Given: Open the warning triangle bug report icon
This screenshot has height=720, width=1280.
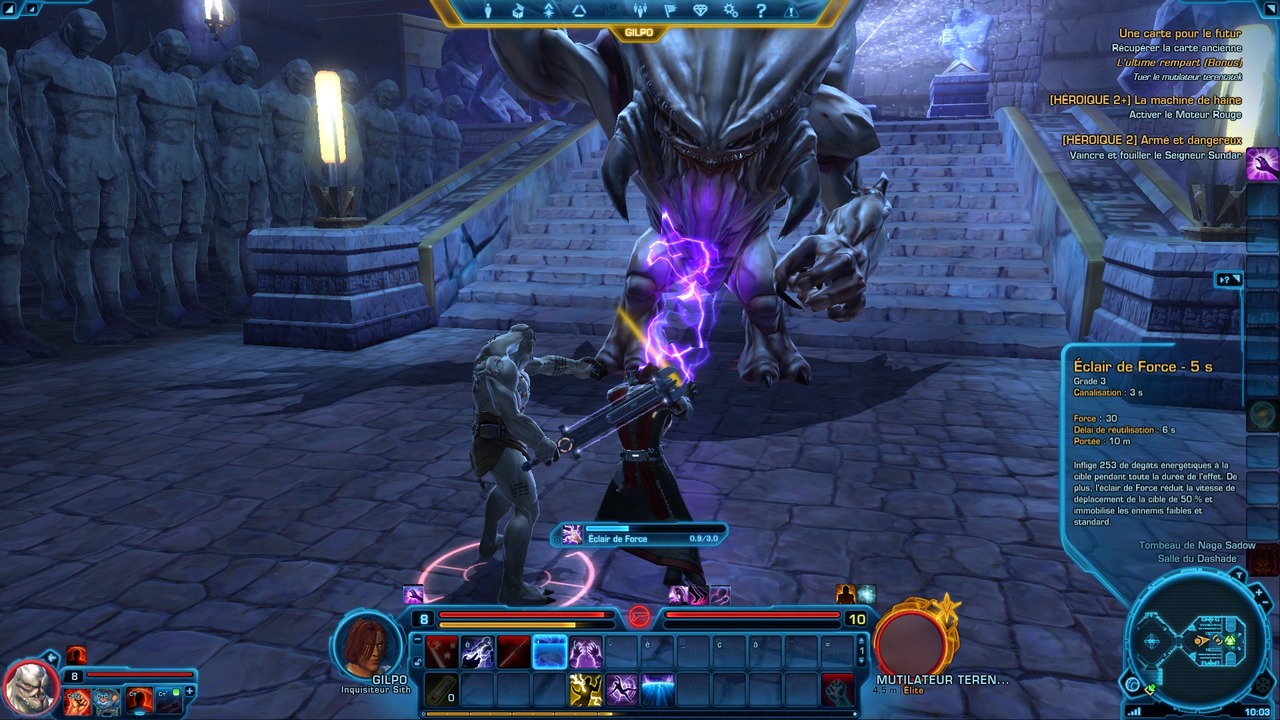Looking at the screenshot, I should pyautogui.click(x=791, y=12).
